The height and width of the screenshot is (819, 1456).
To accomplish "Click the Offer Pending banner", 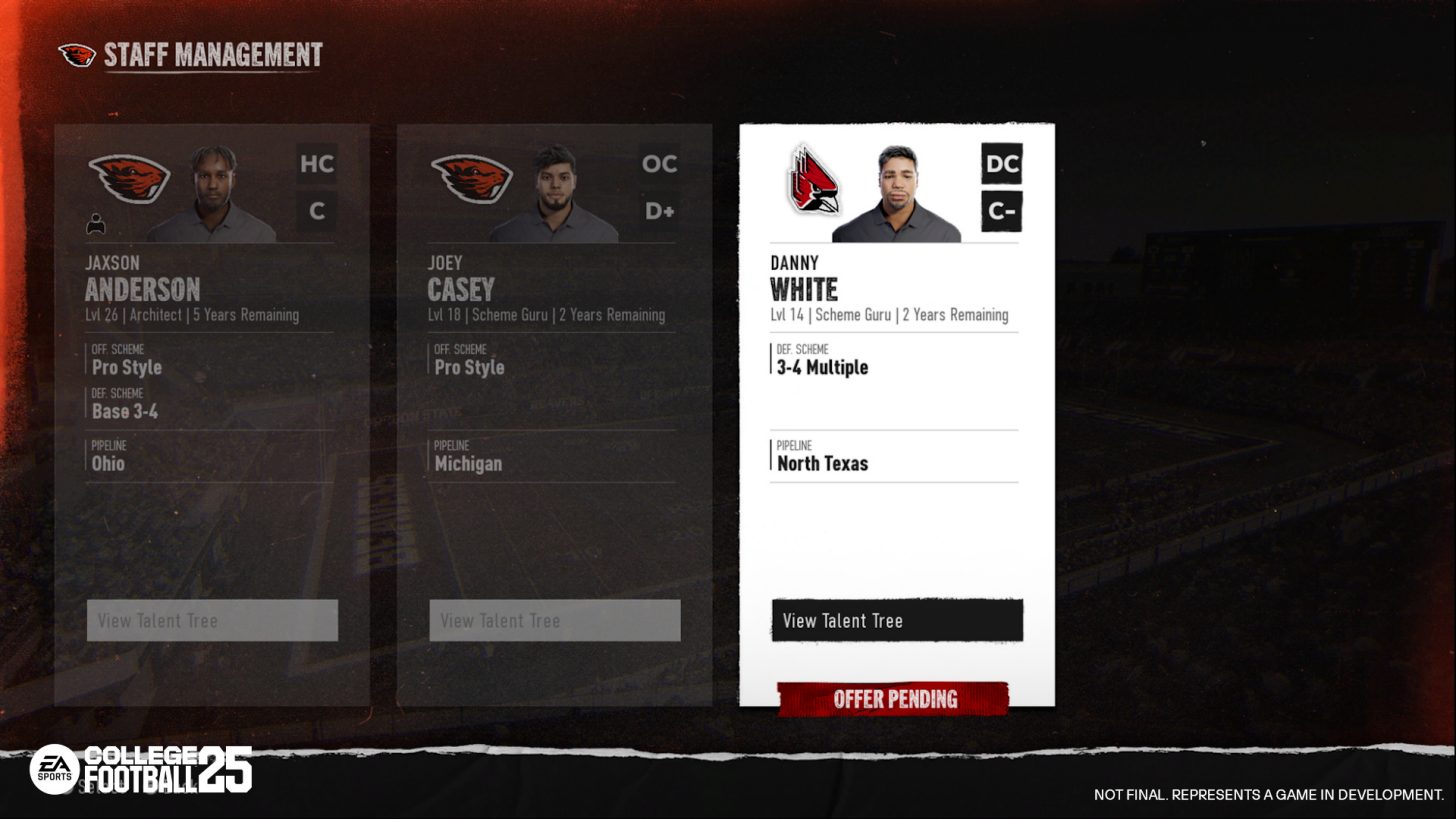I will pyautogui.click(x=895, y=699).
